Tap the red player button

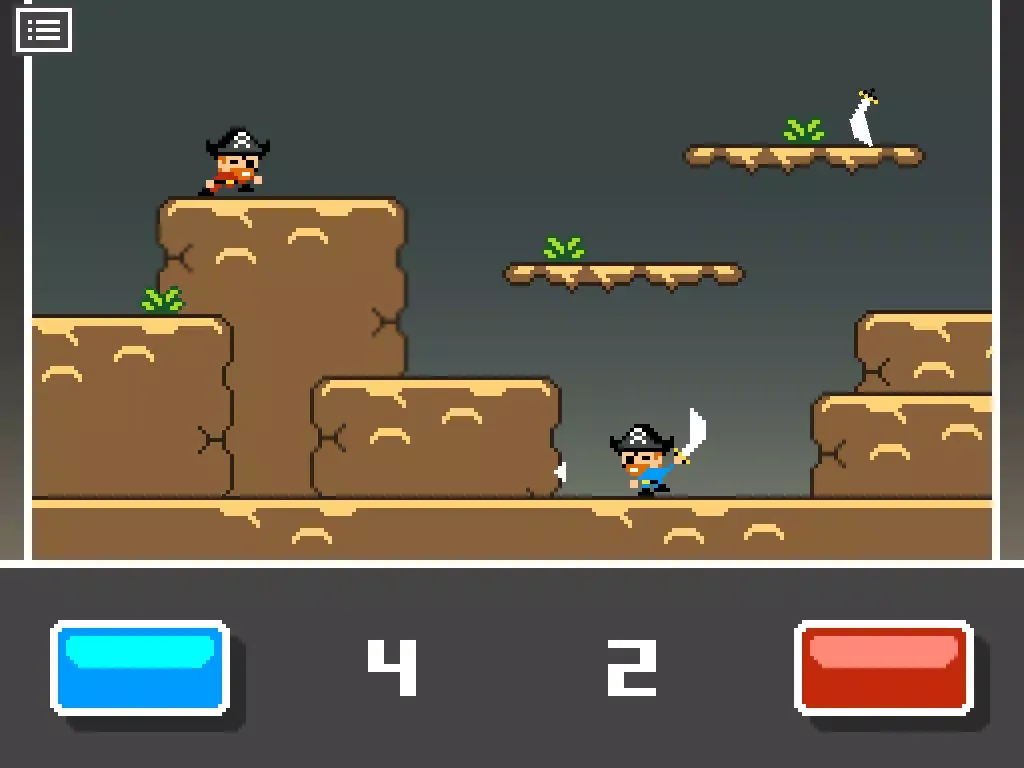883,667
